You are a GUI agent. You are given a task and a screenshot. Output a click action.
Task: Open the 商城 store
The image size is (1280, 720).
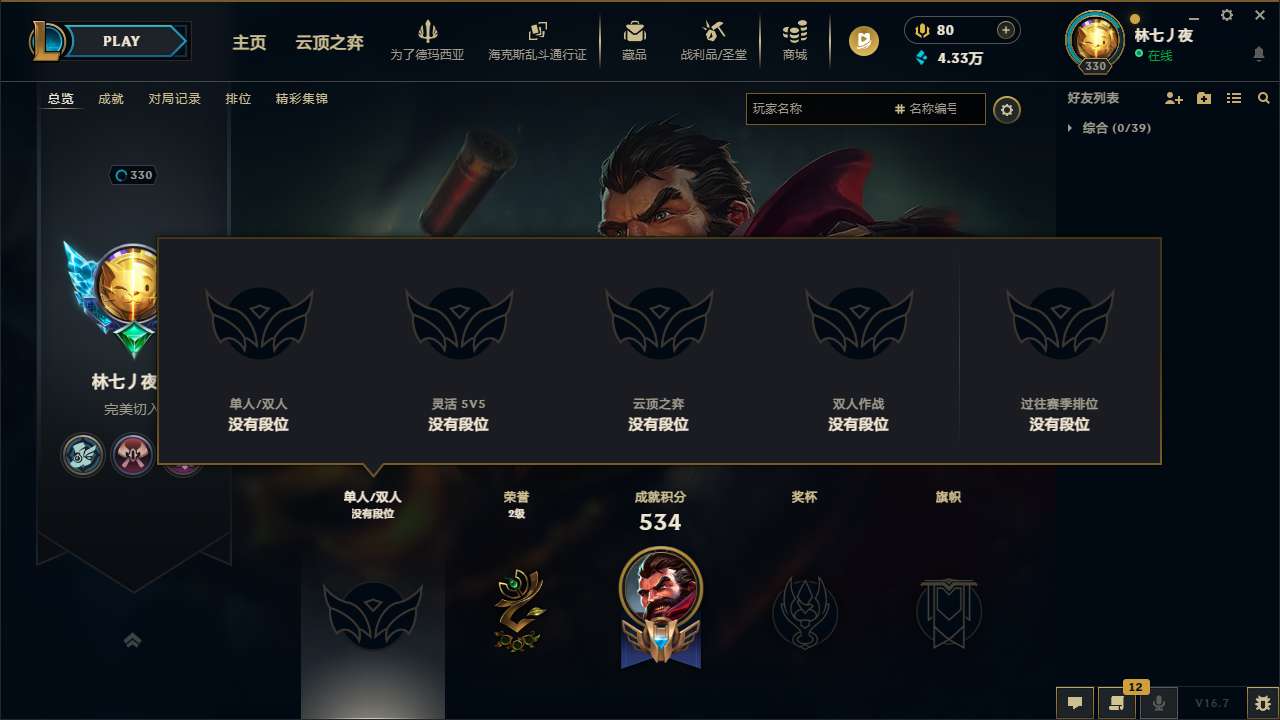click(x=795, y=41)
